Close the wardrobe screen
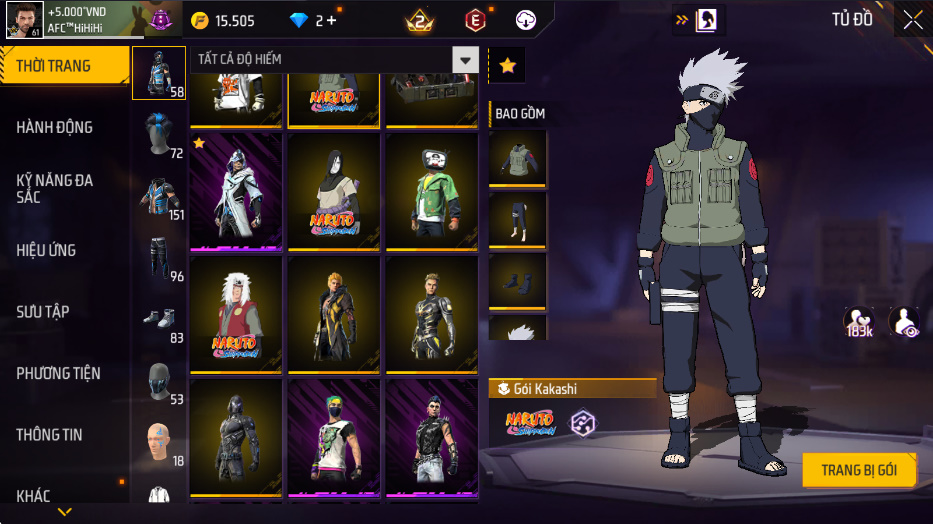The width and height of the screenshot is (933, 524). (x=912, y=19)
